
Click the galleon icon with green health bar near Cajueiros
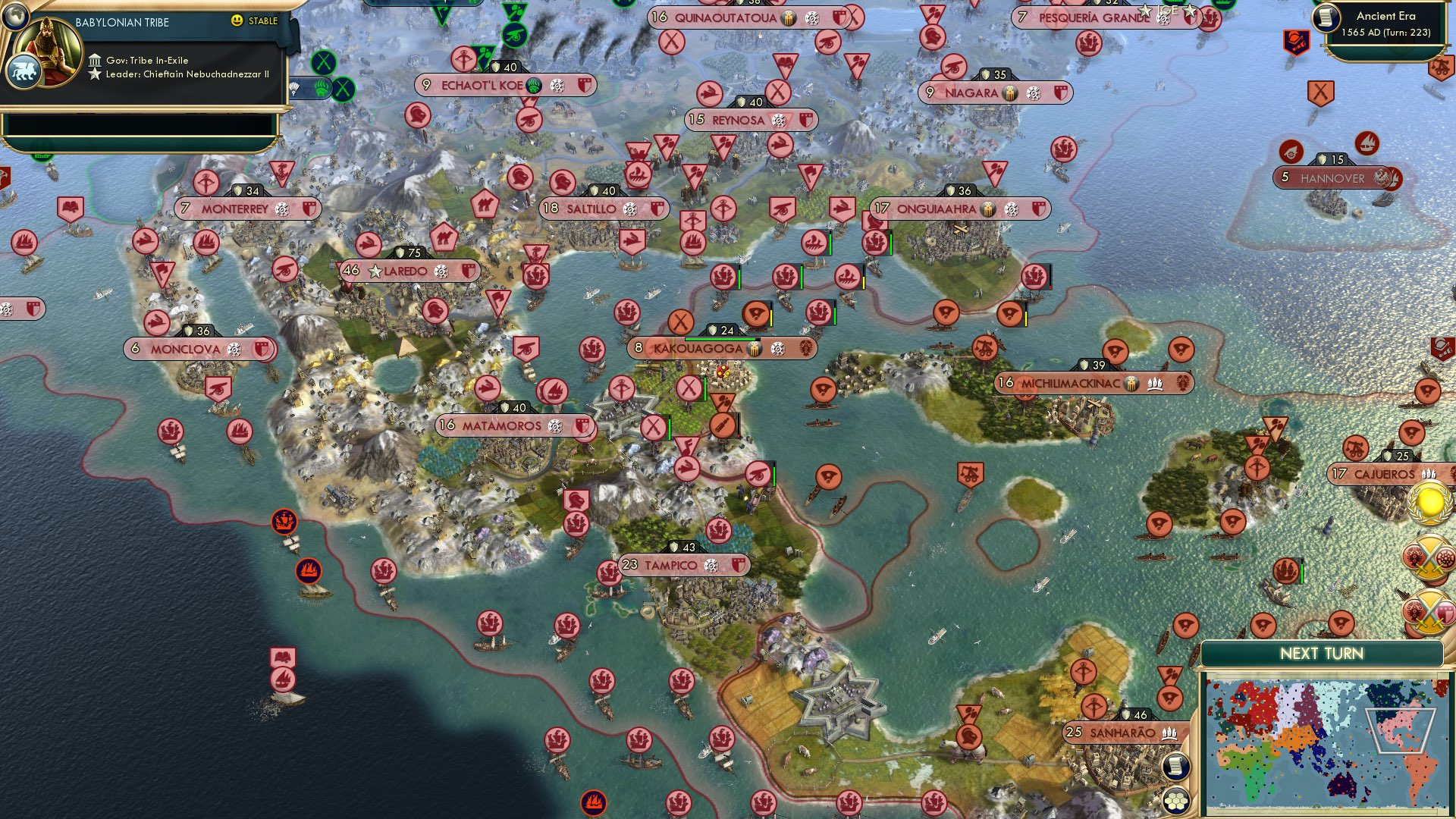(x=1286, y=569)
